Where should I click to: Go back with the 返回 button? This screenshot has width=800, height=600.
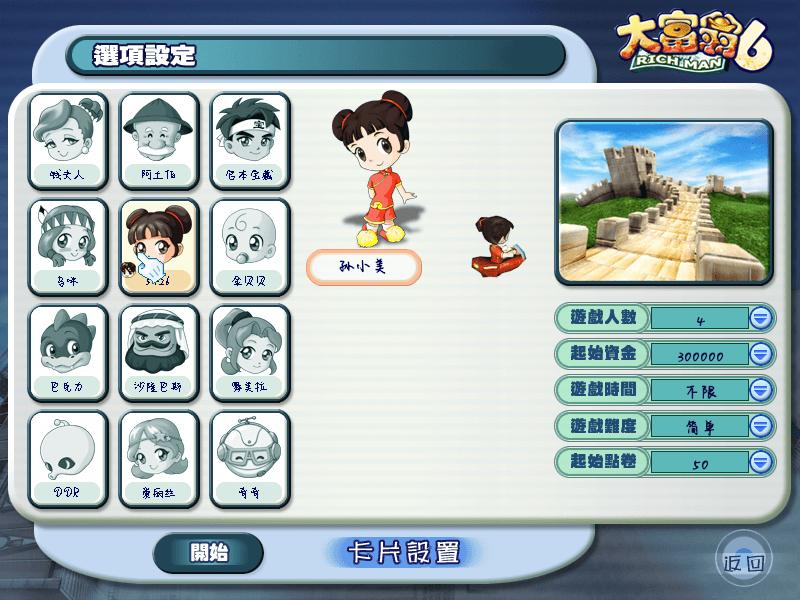[744, 563]
